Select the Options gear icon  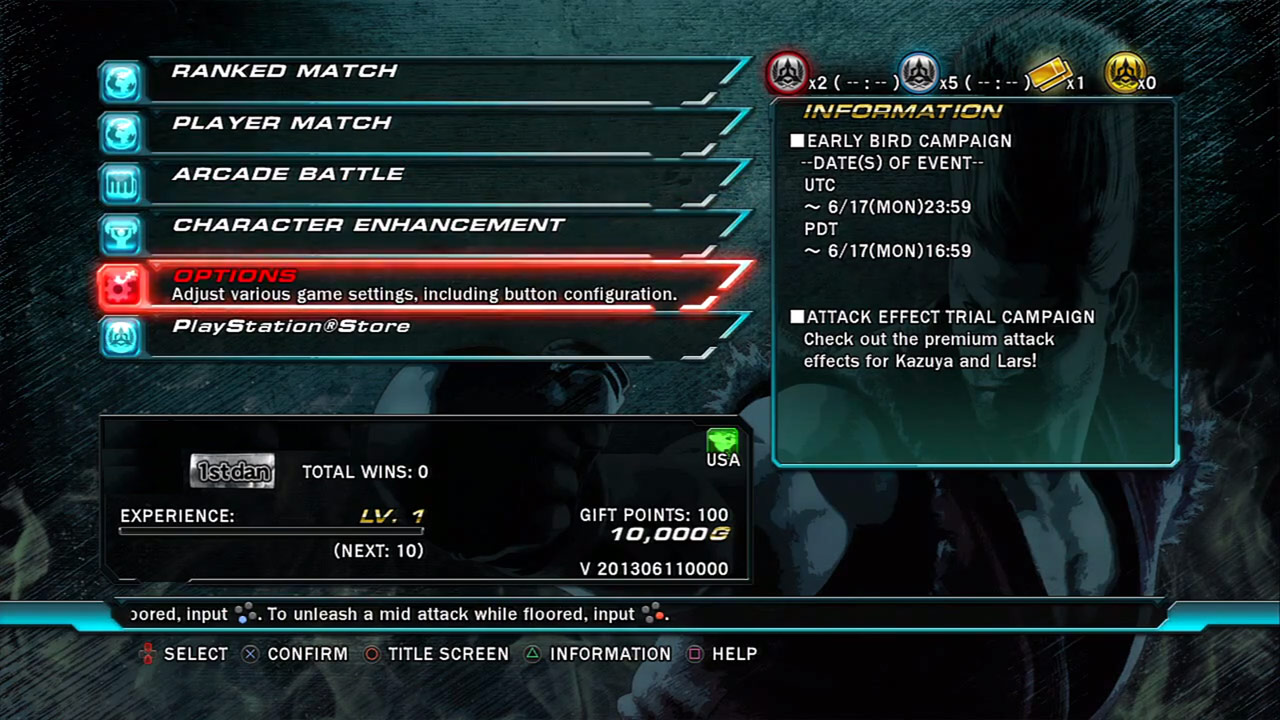click(x=120, y=285)
